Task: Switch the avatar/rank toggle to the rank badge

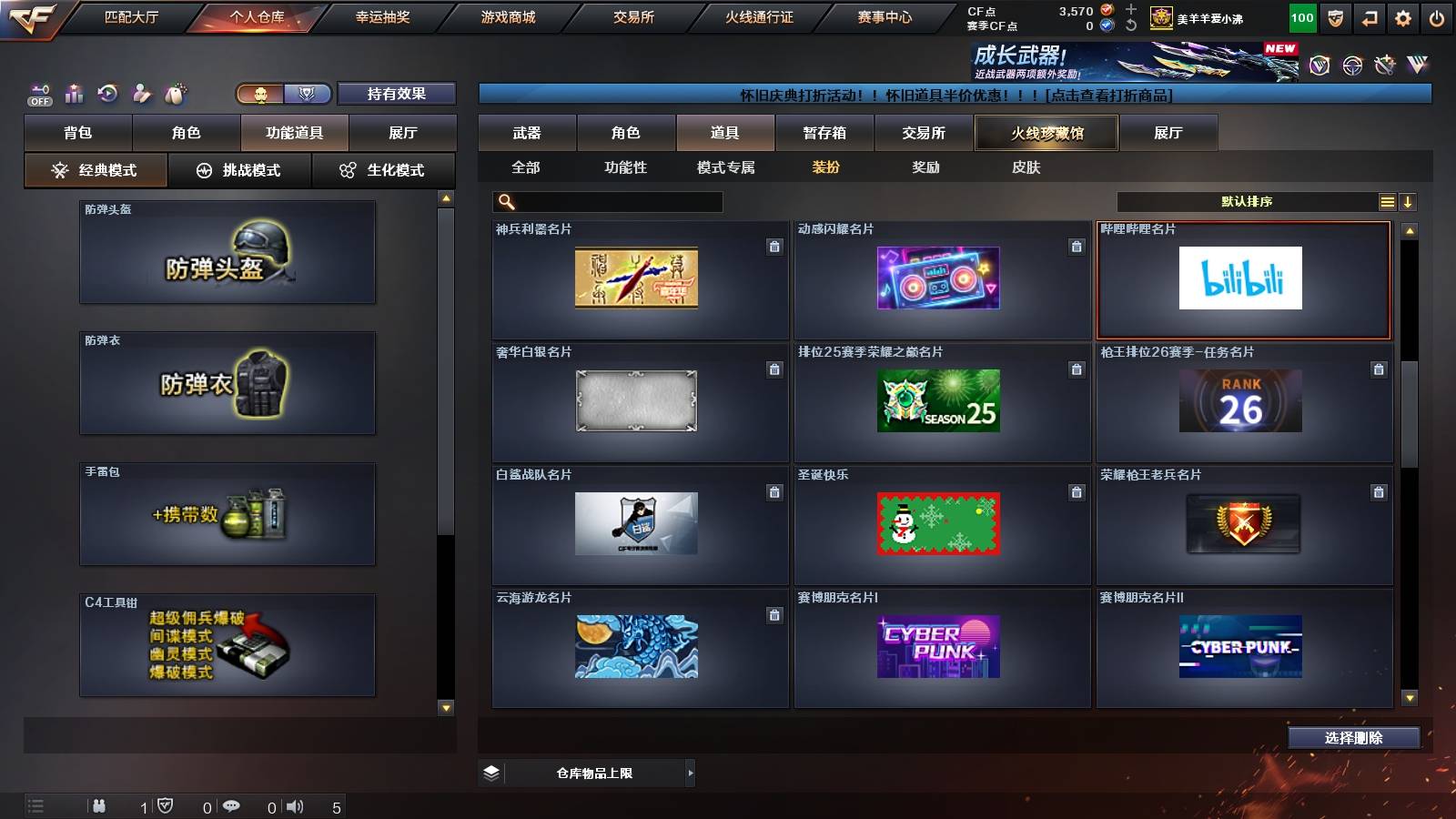Action: (x=307, y=94)
